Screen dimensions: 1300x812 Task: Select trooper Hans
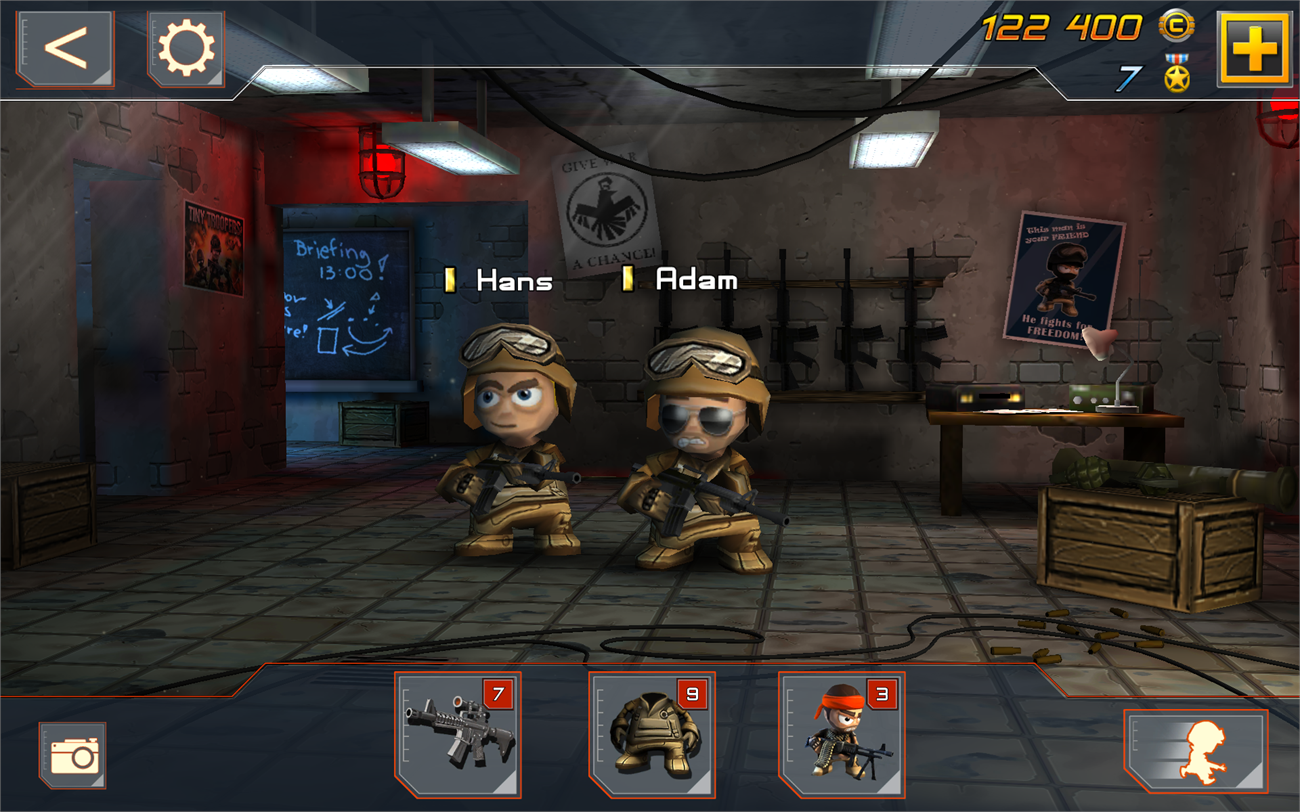coord(512,440)
